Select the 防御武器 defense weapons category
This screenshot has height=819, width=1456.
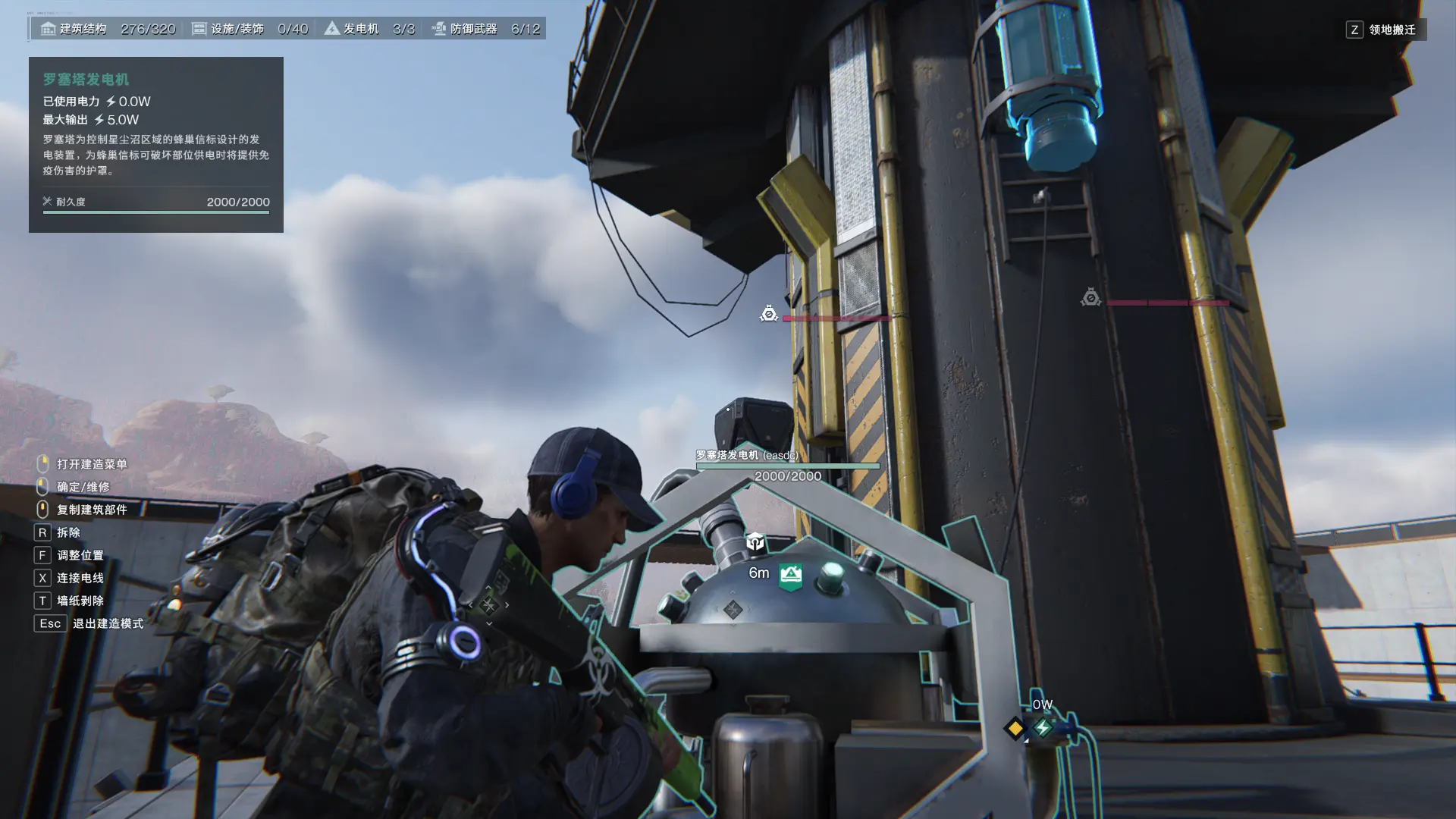click(485, 29)
